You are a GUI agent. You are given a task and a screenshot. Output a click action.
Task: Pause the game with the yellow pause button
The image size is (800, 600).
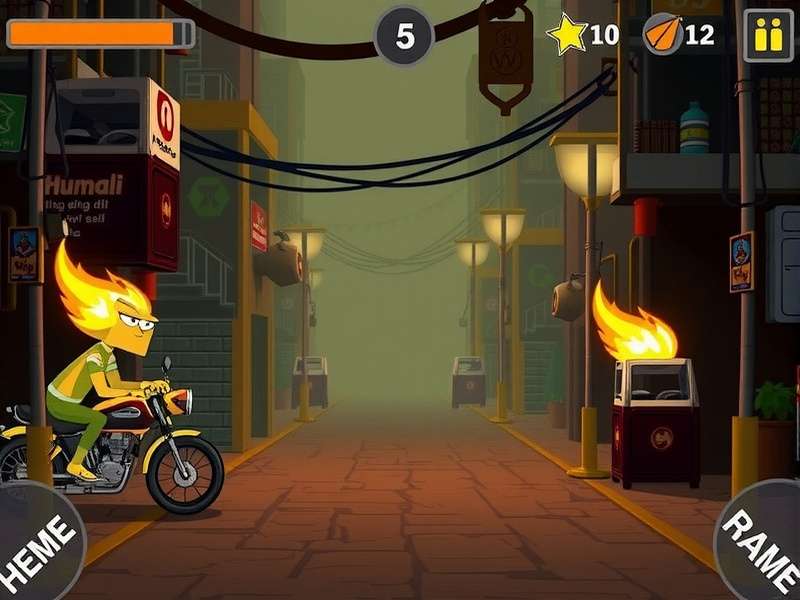tap(768, 35)
